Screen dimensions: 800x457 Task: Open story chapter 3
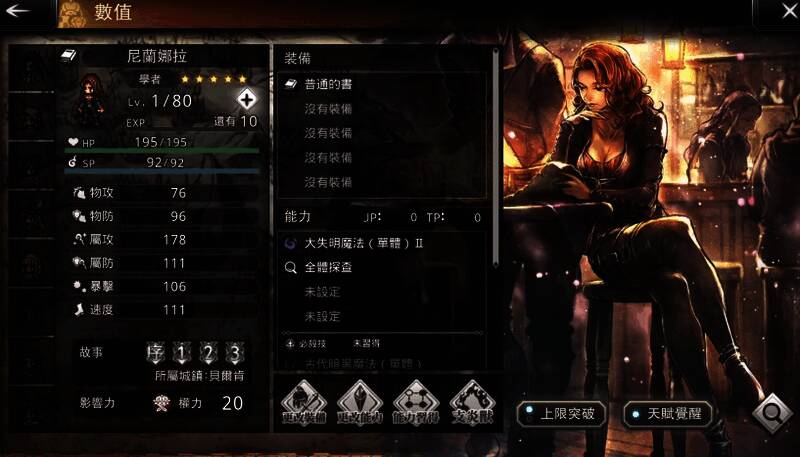click(234, 353)
